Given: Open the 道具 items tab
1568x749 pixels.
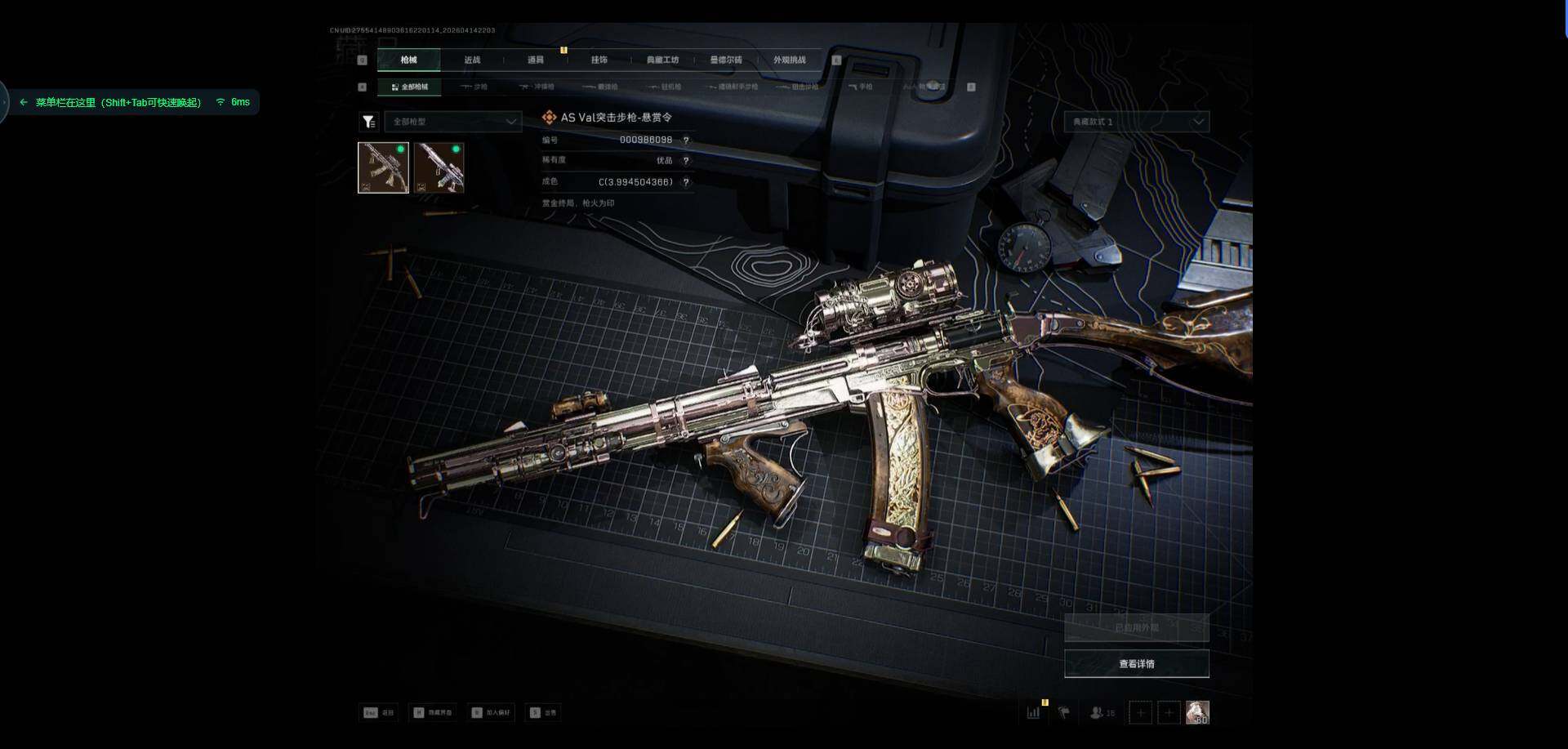Looking at the screenshot, I should coord(536,60).
